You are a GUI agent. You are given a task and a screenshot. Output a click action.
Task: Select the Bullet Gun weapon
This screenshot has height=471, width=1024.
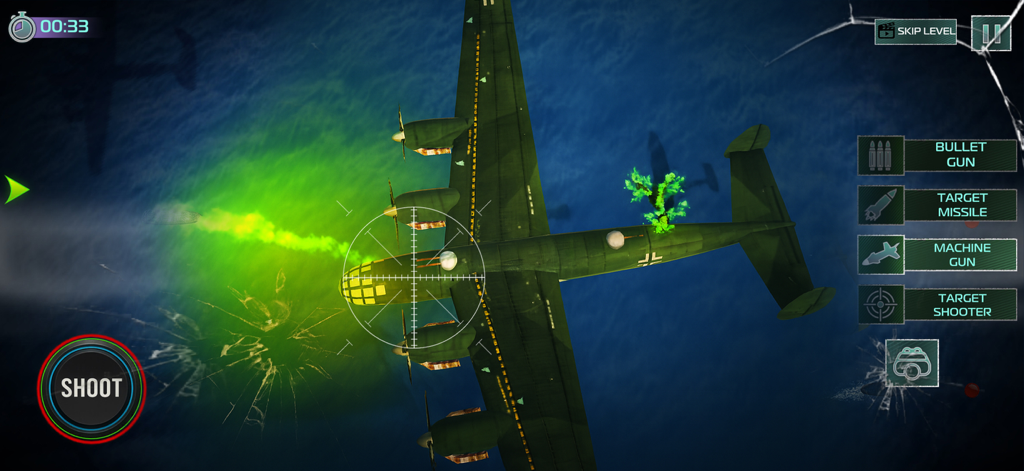pyautogui.click(x=937, y=155)
